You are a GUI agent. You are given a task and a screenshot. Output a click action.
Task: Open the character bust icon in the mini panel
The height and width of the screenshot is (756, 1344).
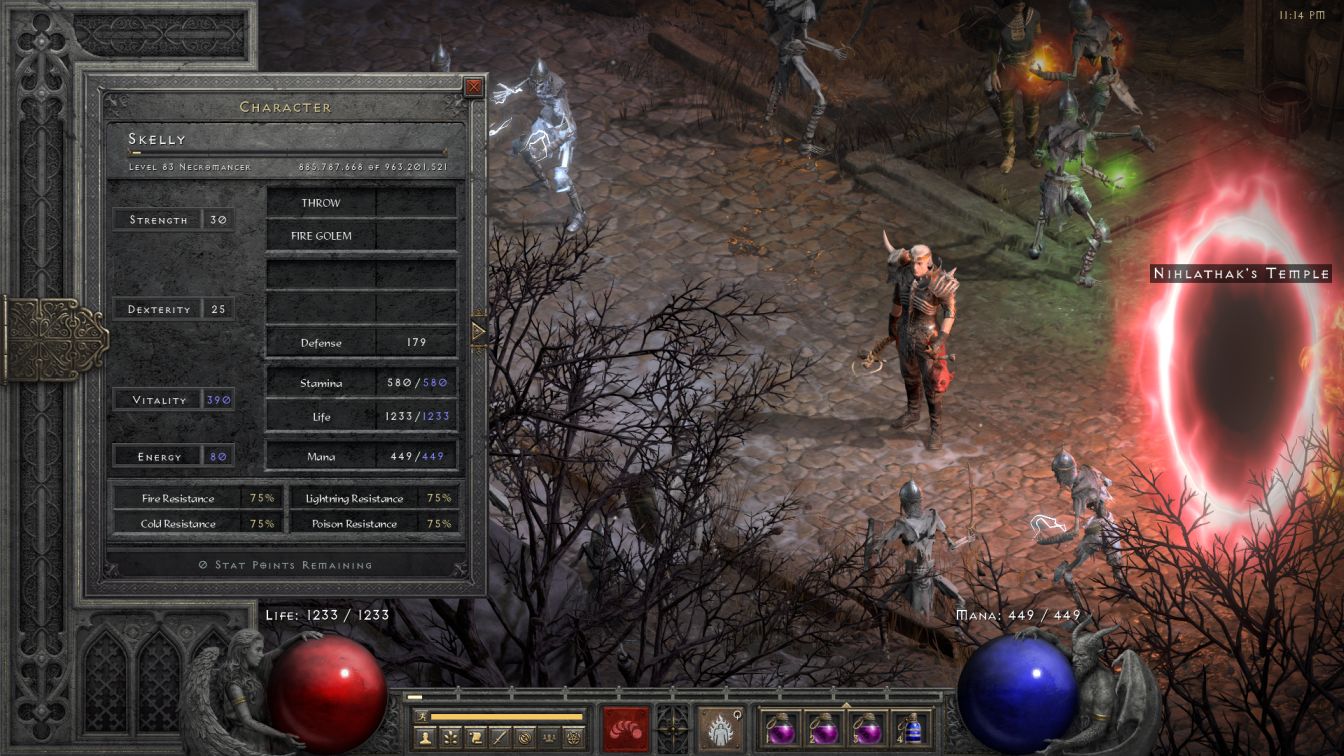[x=425, y=738]
